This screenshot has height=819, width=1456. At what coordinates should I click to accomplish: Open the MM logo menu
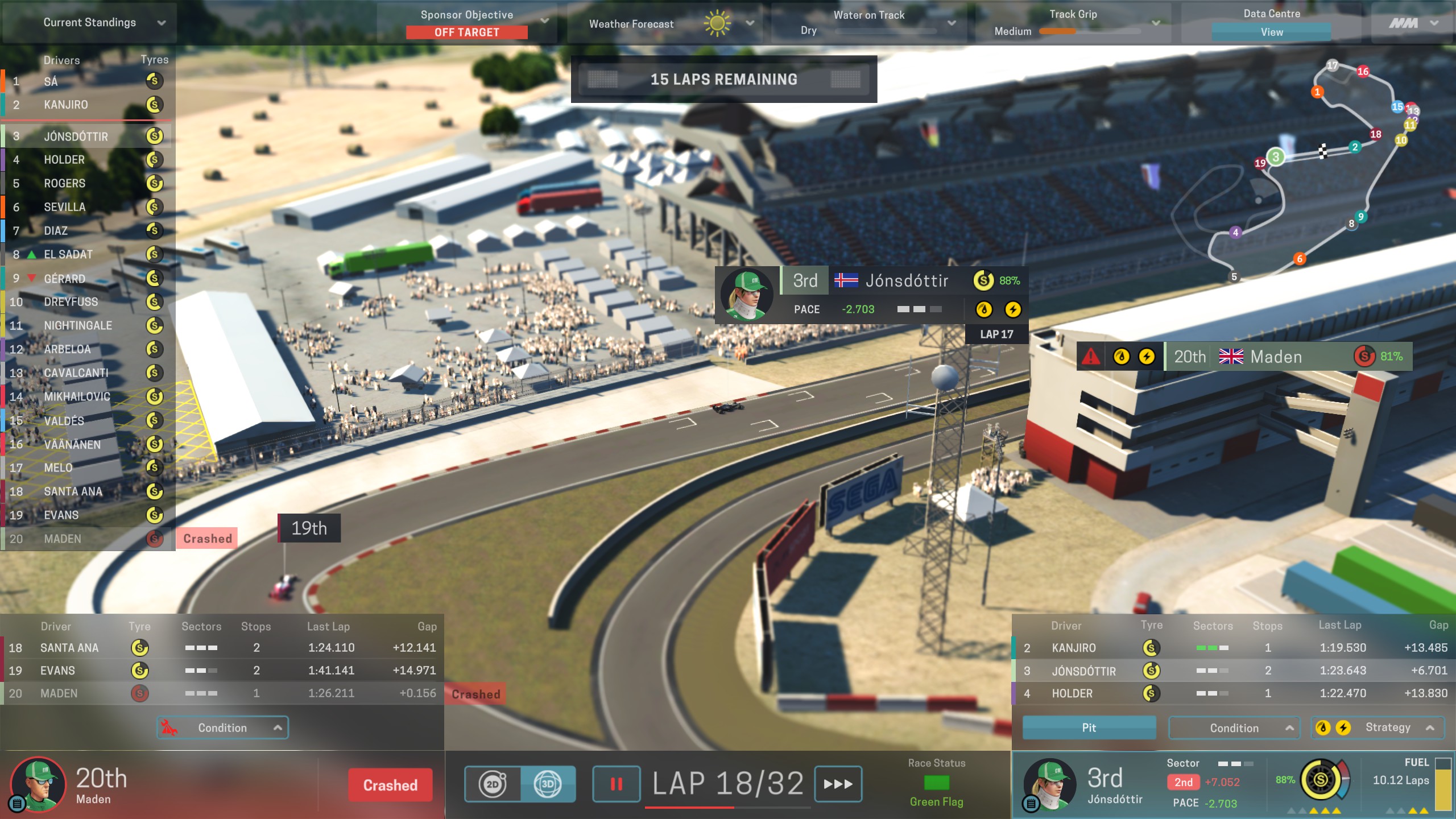[1413, 23]
